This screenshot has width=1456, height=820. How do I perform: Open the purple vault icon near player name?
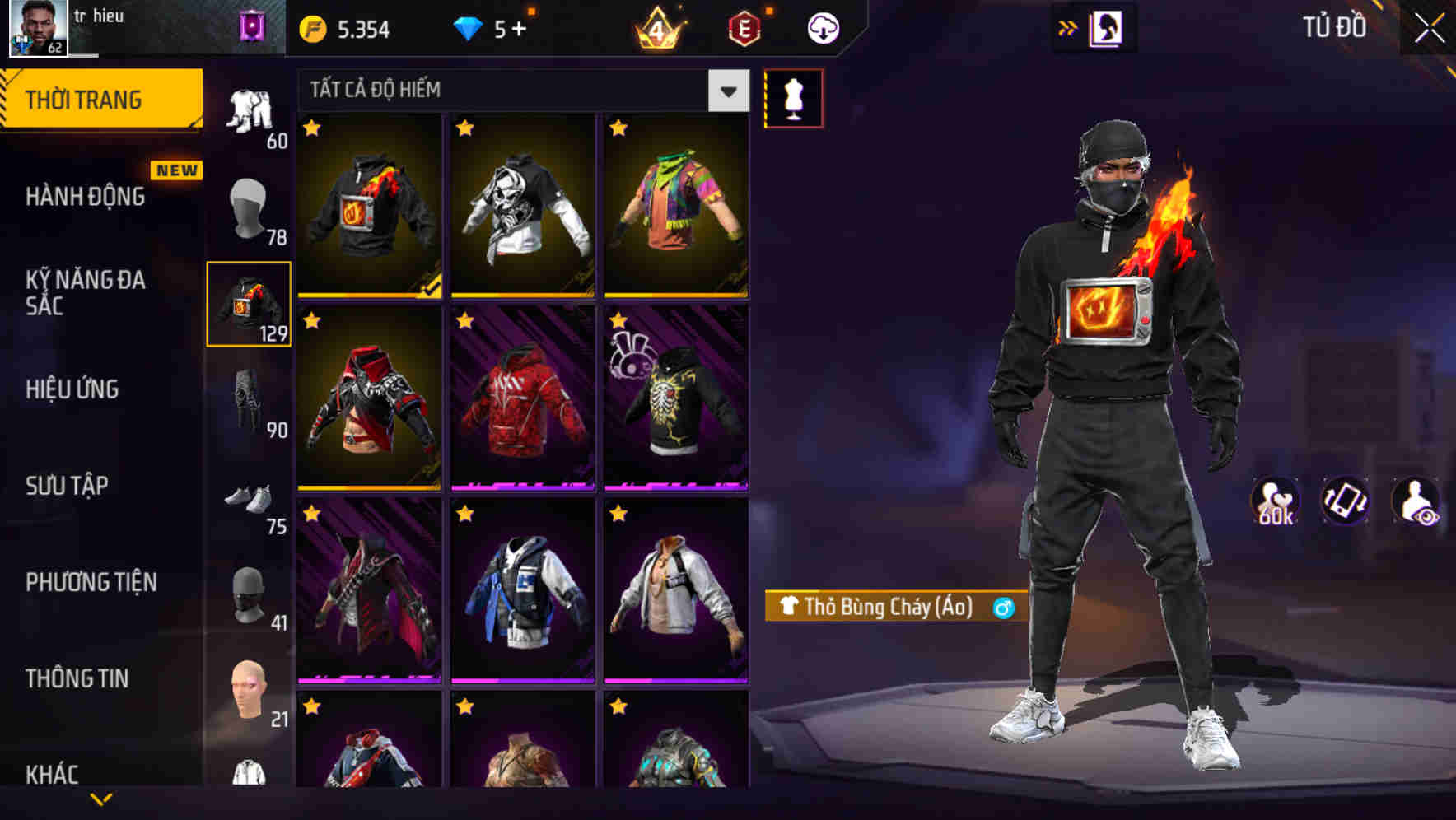click(x=253, y=26)
